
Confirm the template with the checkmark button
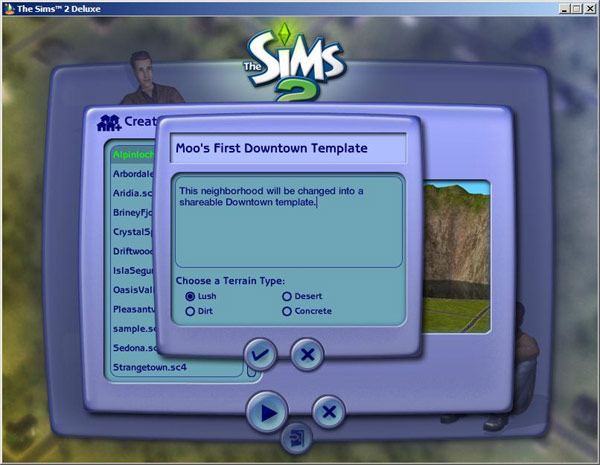(261, 354)
